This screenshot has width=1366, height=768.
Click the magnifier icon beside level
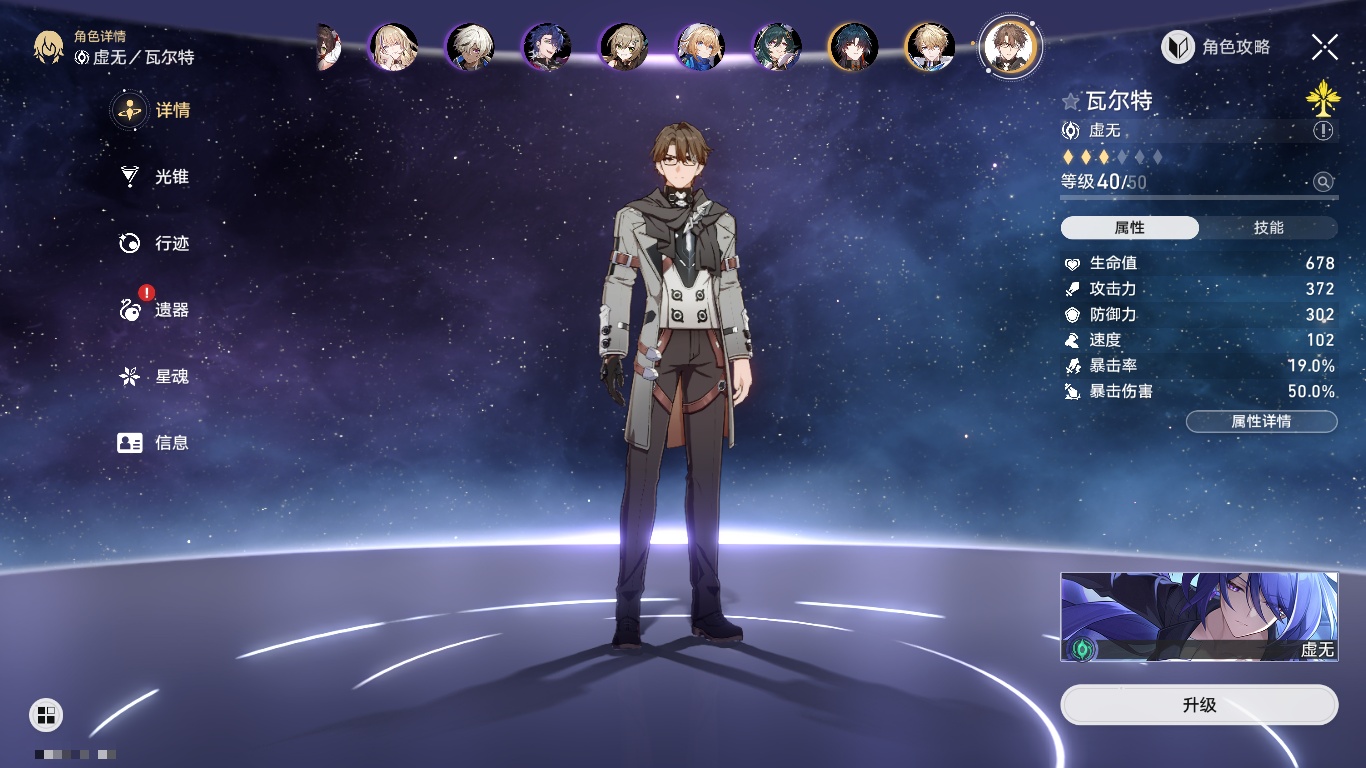click(1323, 182)
